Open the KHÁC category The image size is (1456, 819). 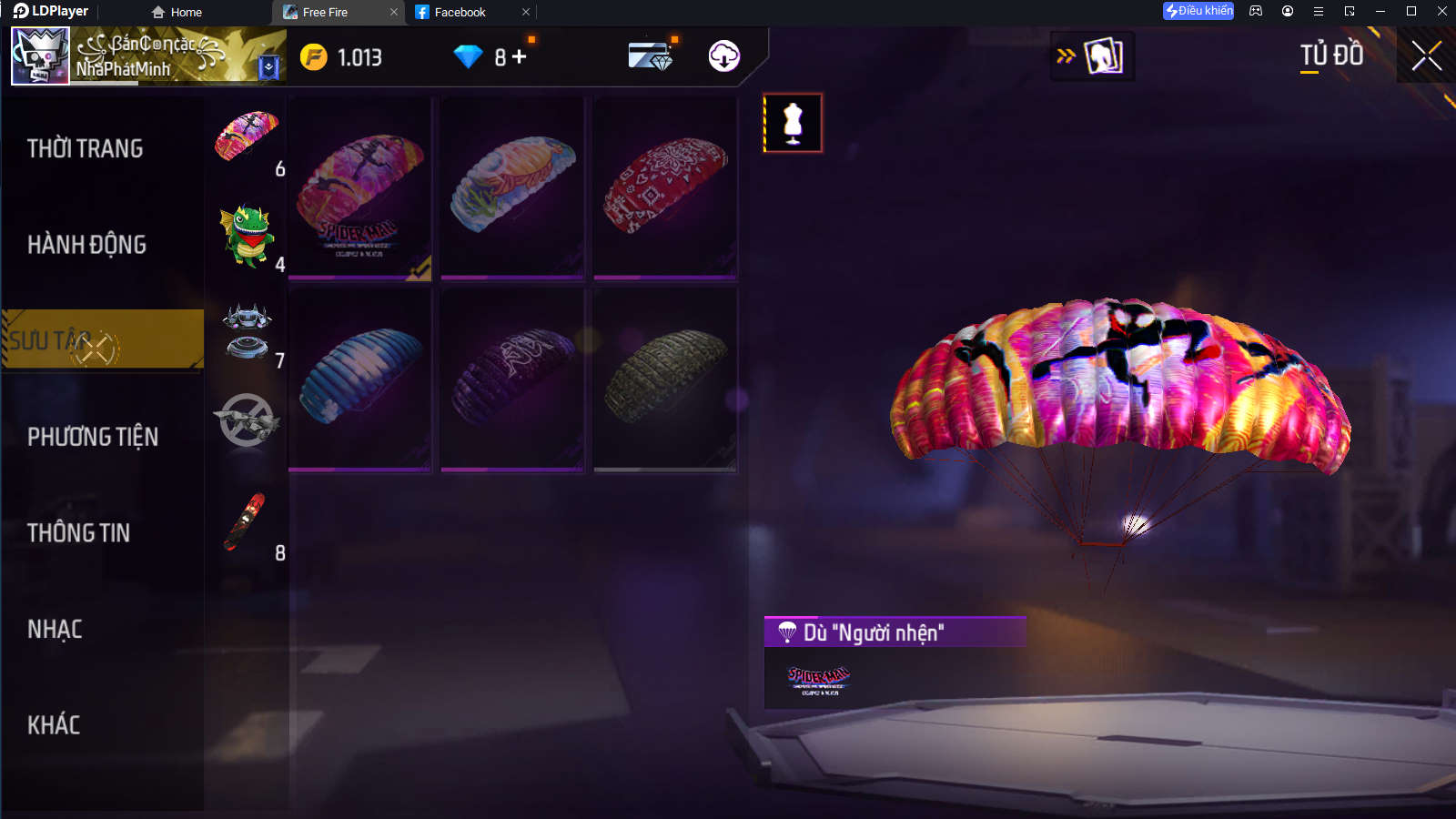[x=54, y=725]
